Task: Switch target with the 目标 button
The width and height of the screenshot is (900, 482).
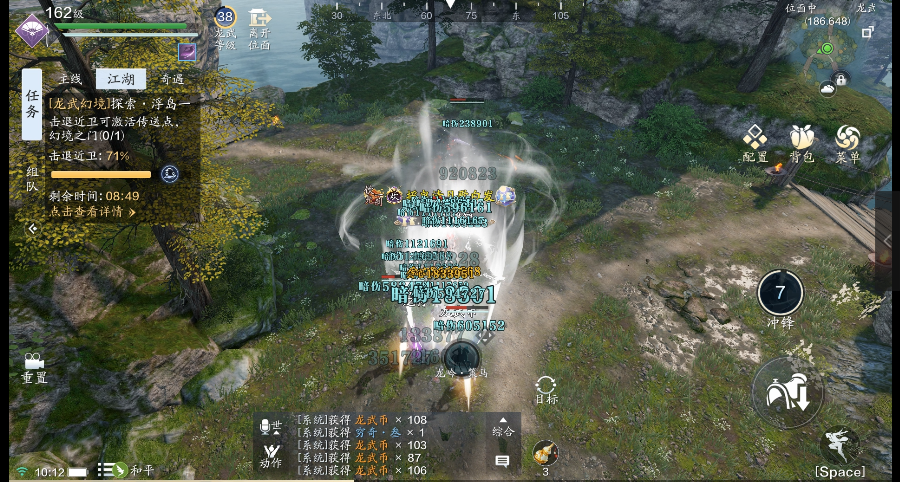Action: [x=546, y=389]
